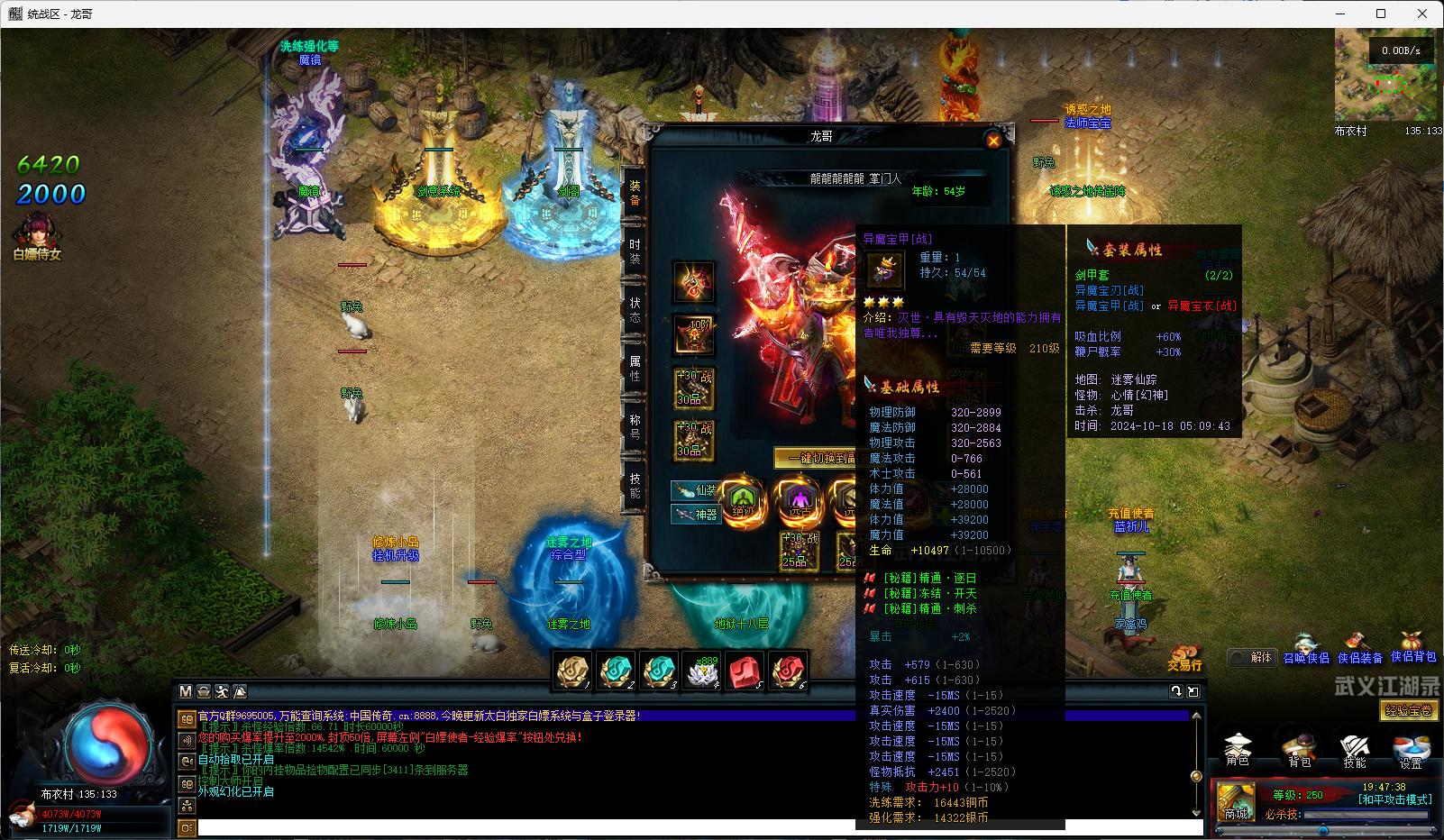Open the 设置 settings menu

1411,750
